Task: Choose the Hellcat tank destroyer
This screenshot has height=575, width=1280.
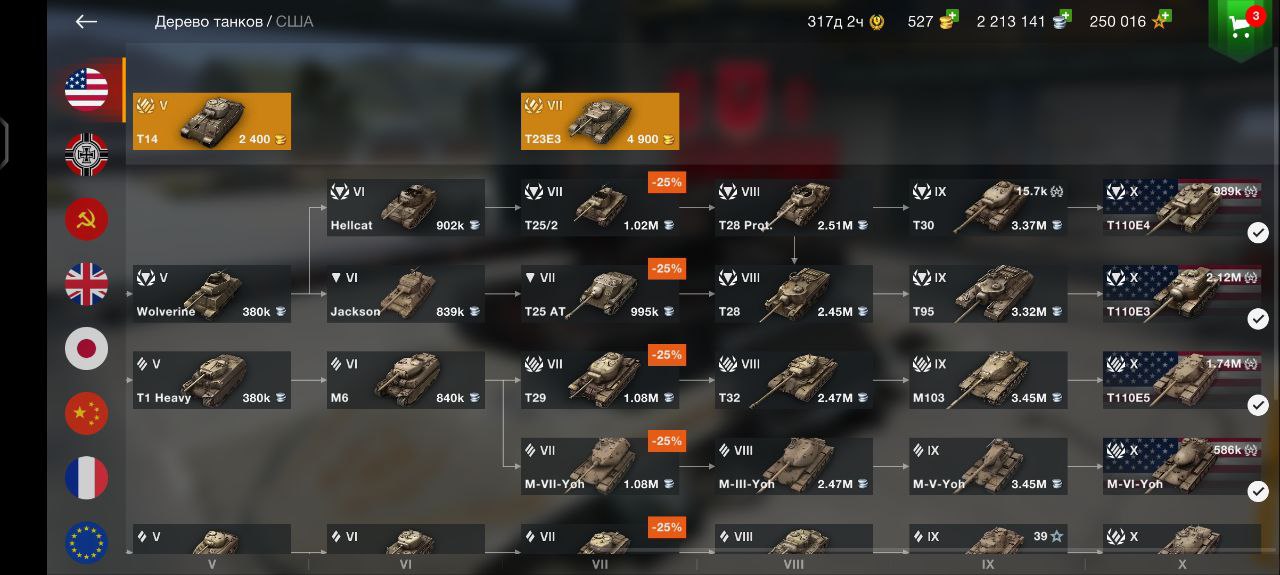Action: click(406, 208)
